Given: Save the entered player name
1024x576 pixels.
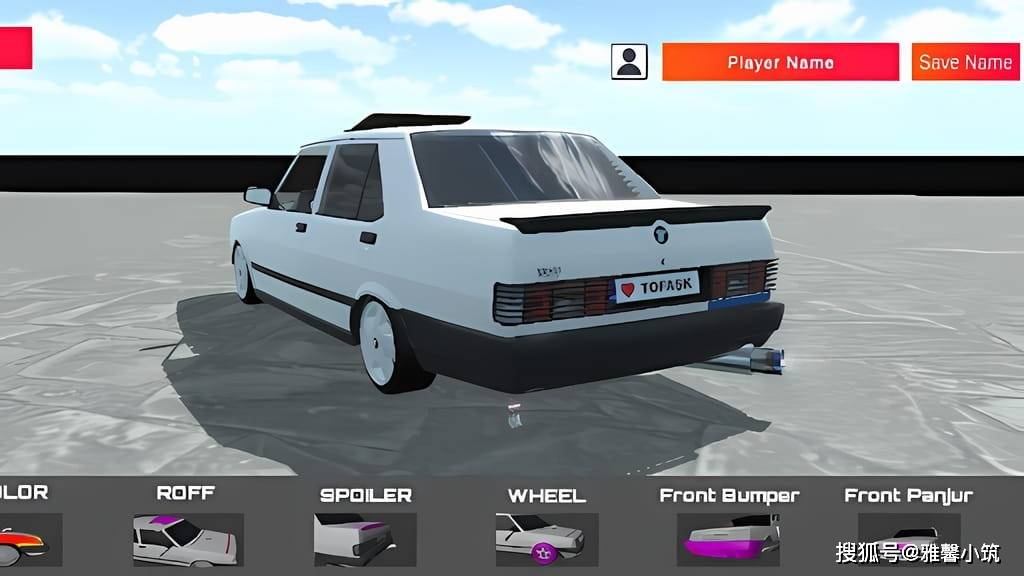Looking at the screenshot, I should click(x=965, y=62).
